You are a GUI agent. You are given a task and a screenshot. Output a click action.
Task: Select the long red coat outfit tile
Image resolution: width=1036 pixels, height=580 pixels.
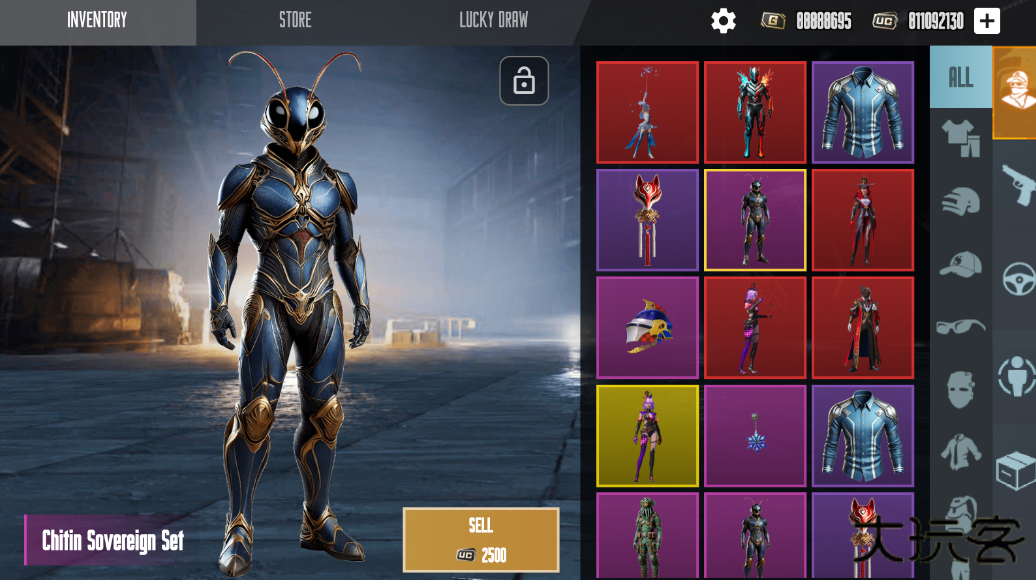pyautogui.click(x=863, y=327)
